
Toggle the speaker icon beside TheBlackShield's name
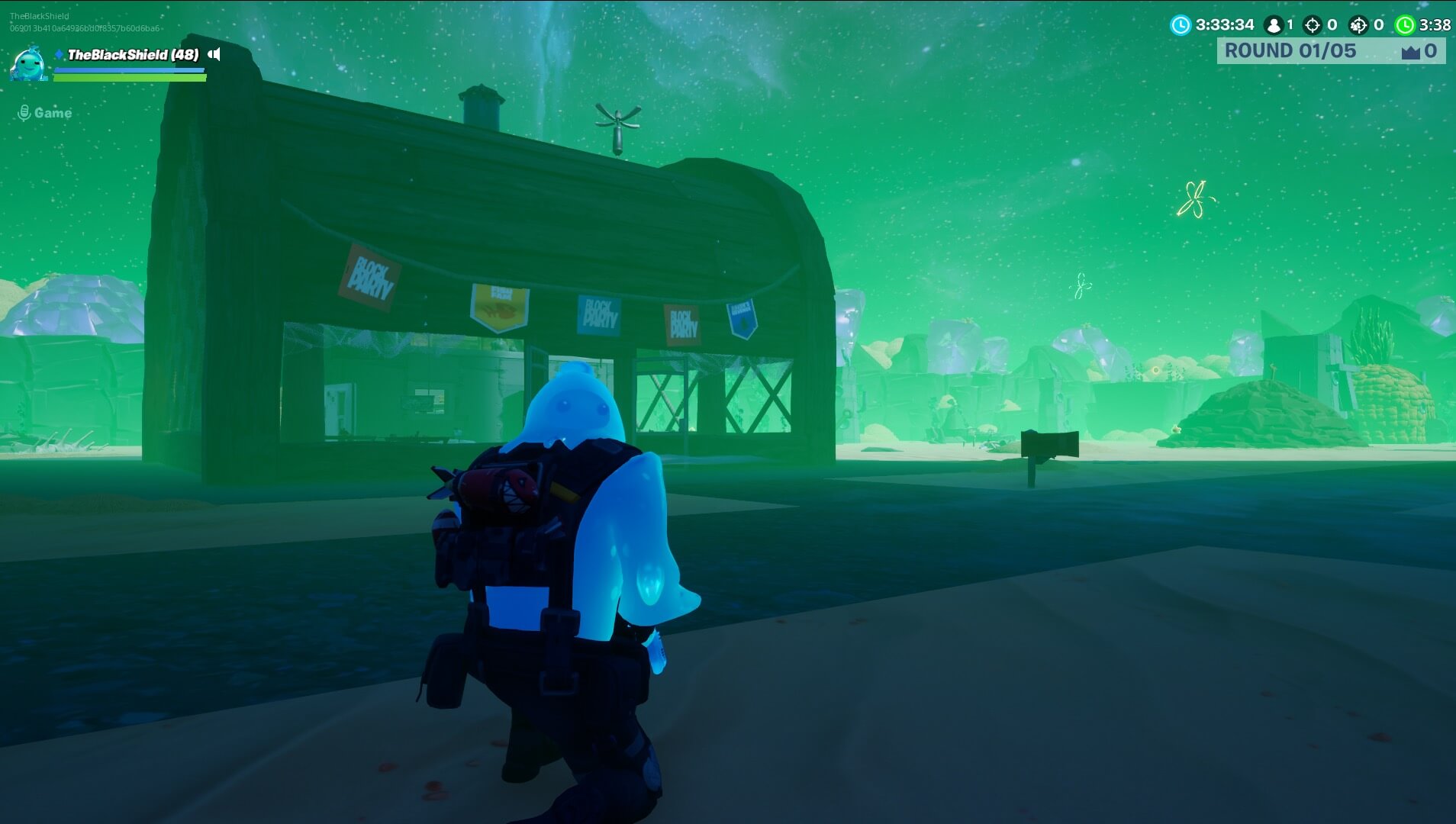(x=214, y=54)
